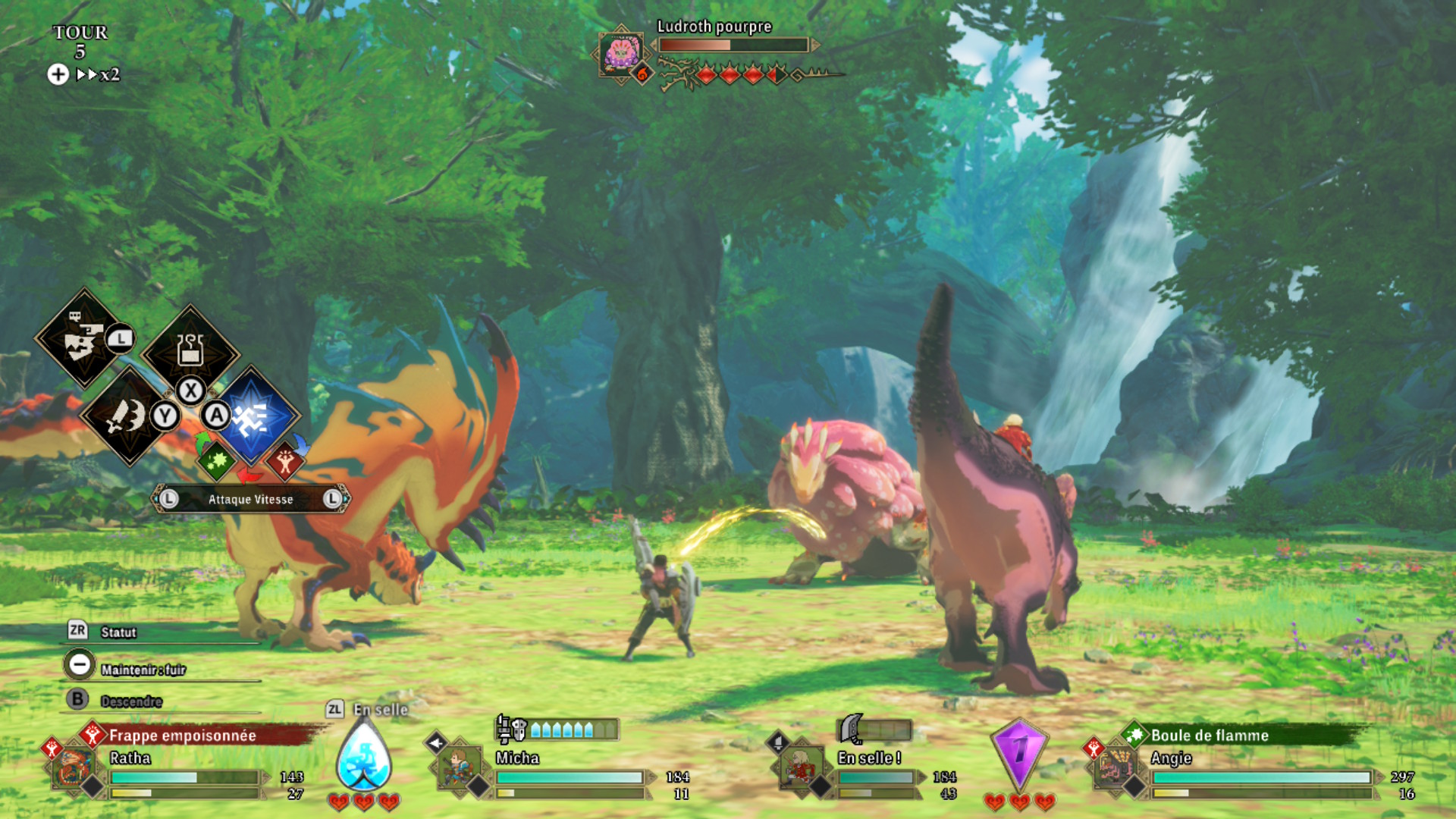Image resolution: width=1456 pixels, height=819 pixels.
Task: Choose the red attack type diamond icon
Action: click(x=285, y=461)
